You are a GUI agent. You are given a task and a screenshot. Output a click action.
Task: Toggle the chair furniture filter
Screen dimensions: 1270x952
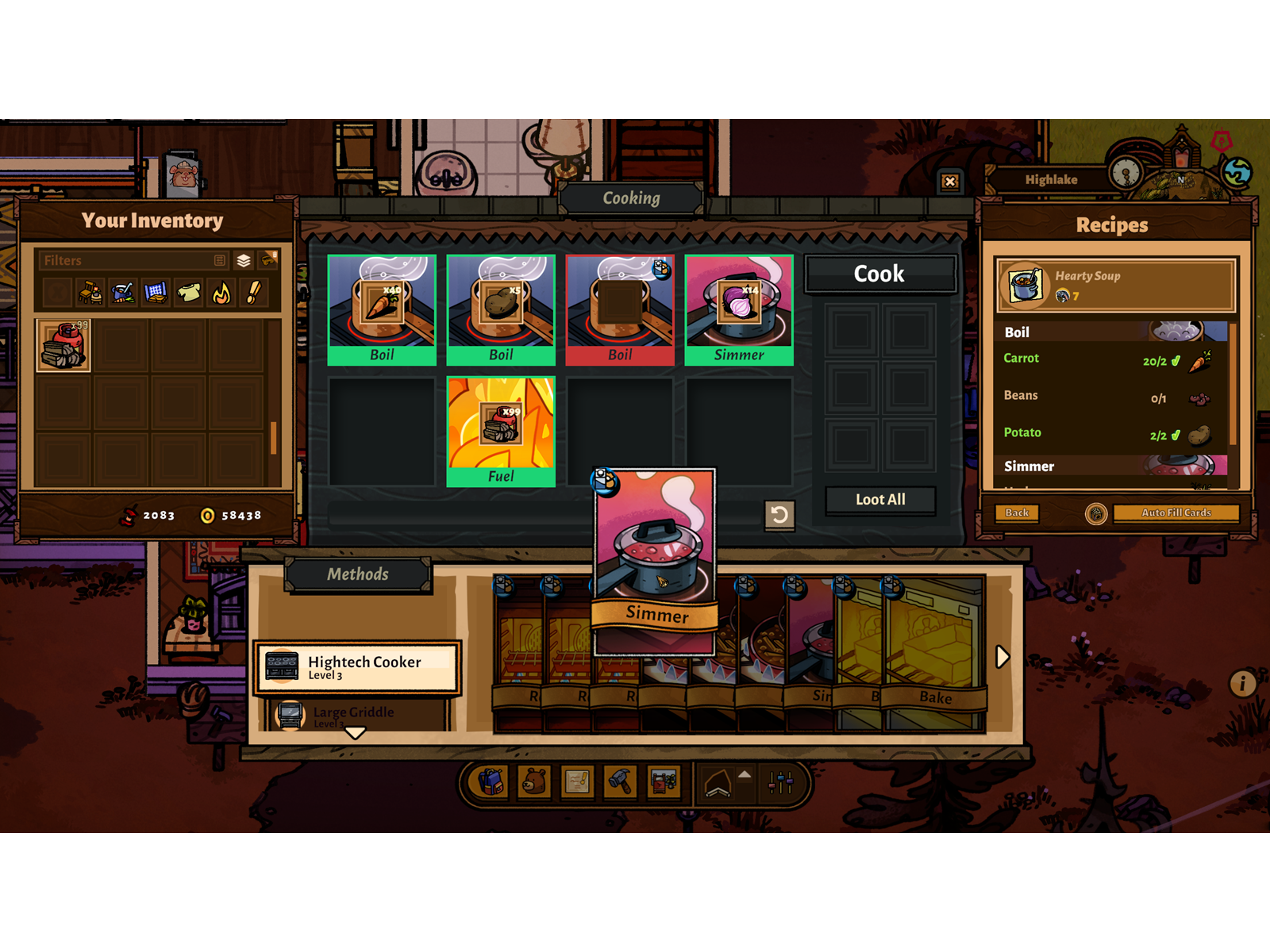pyautogui.click(x=90, y=293)
